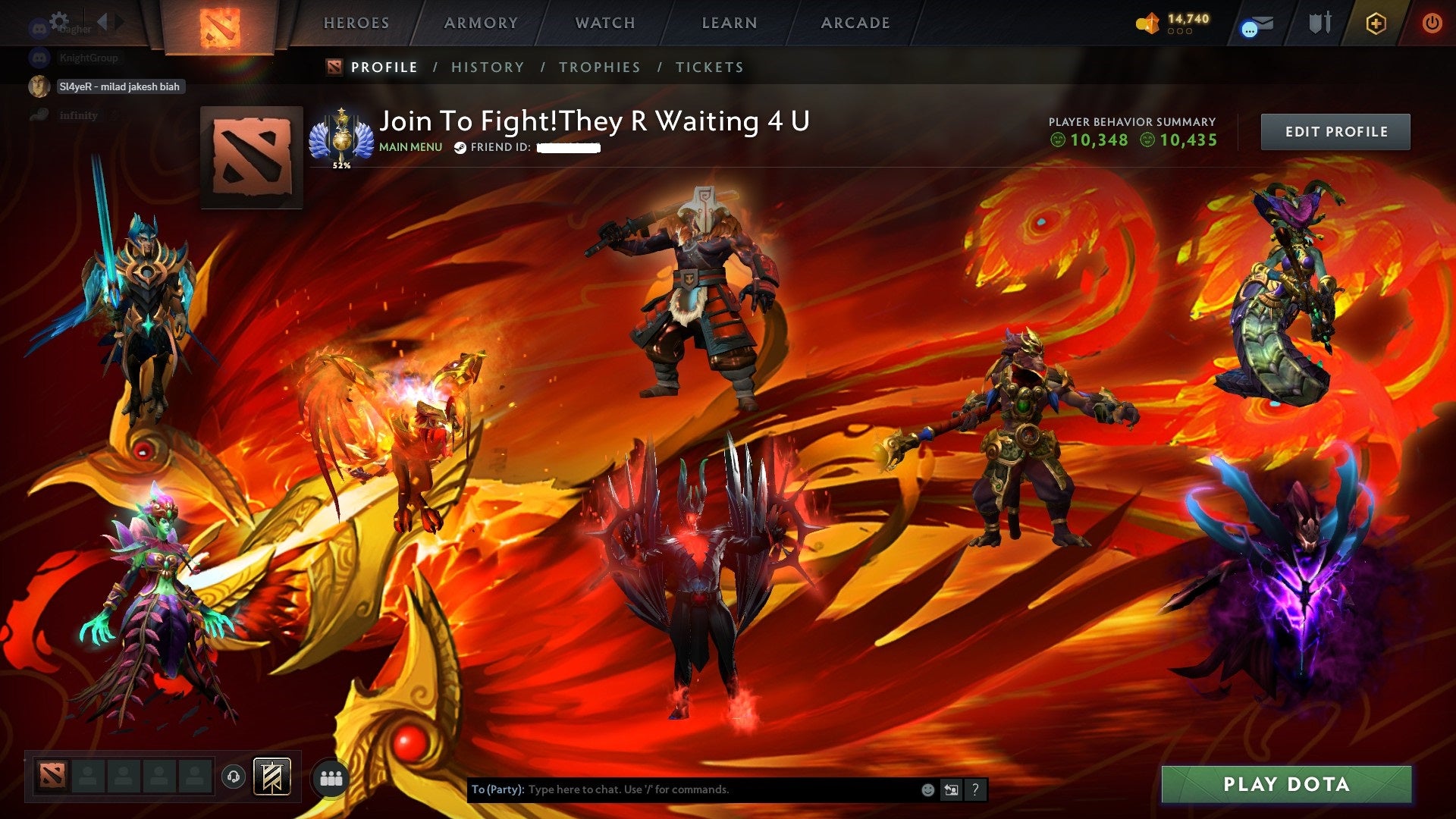Click the power button to exit

pos(1432,24)
